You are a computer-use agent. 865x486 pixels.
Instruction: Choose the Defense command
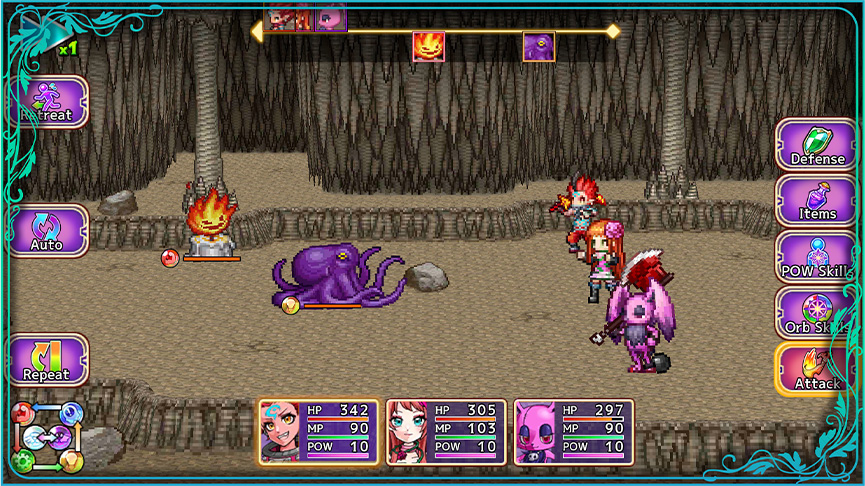(817, 145)
